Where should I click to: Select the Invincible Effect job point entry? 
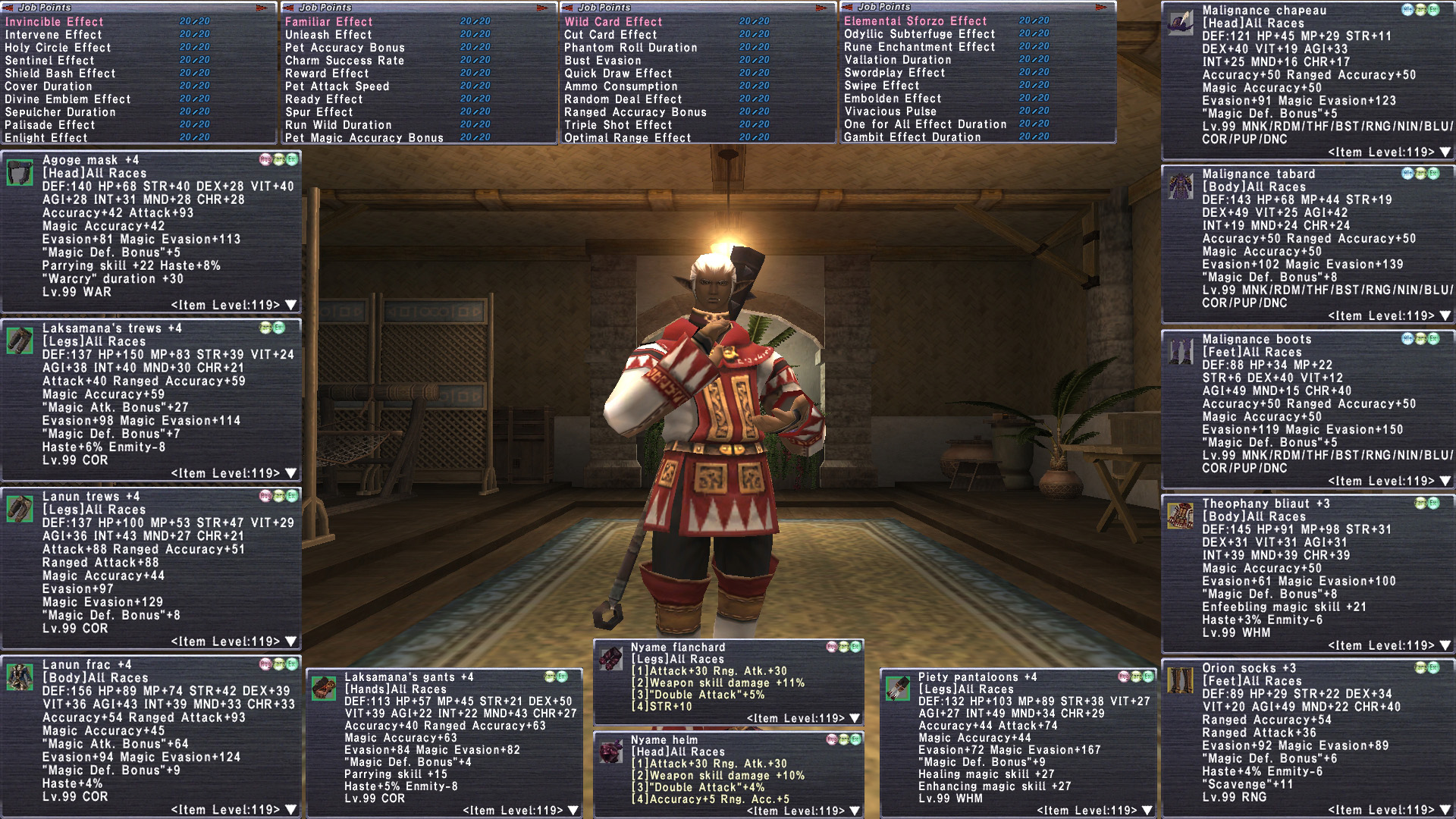55,22
